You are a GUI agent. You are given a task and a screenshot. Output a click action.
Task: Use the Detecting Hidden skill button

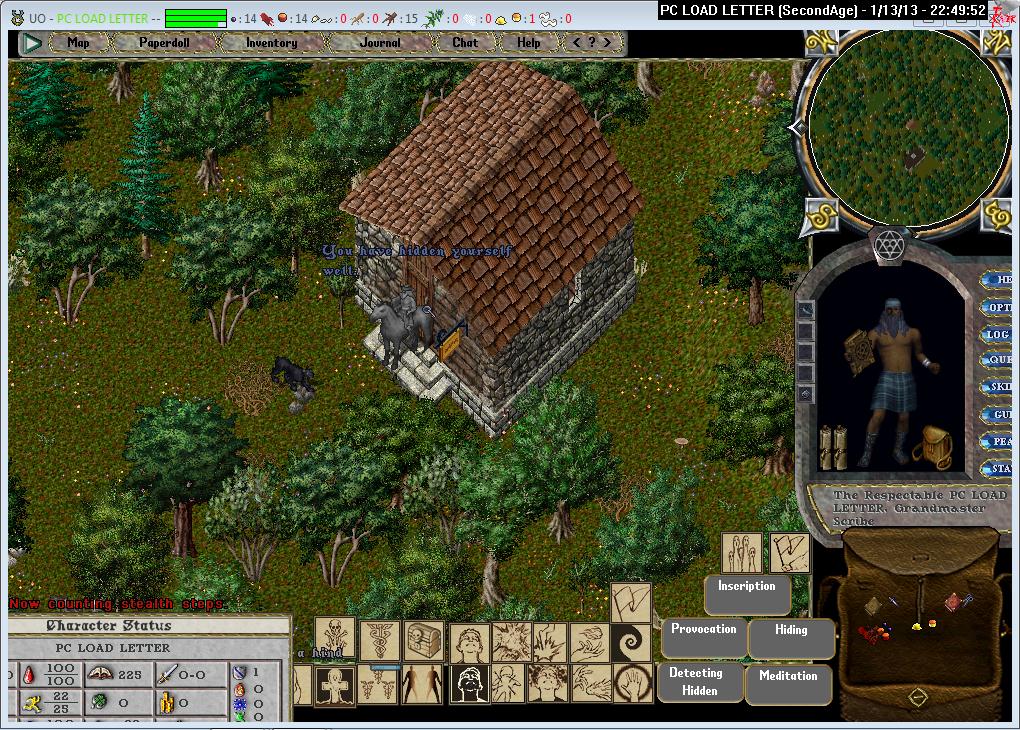tap(701, 681)
